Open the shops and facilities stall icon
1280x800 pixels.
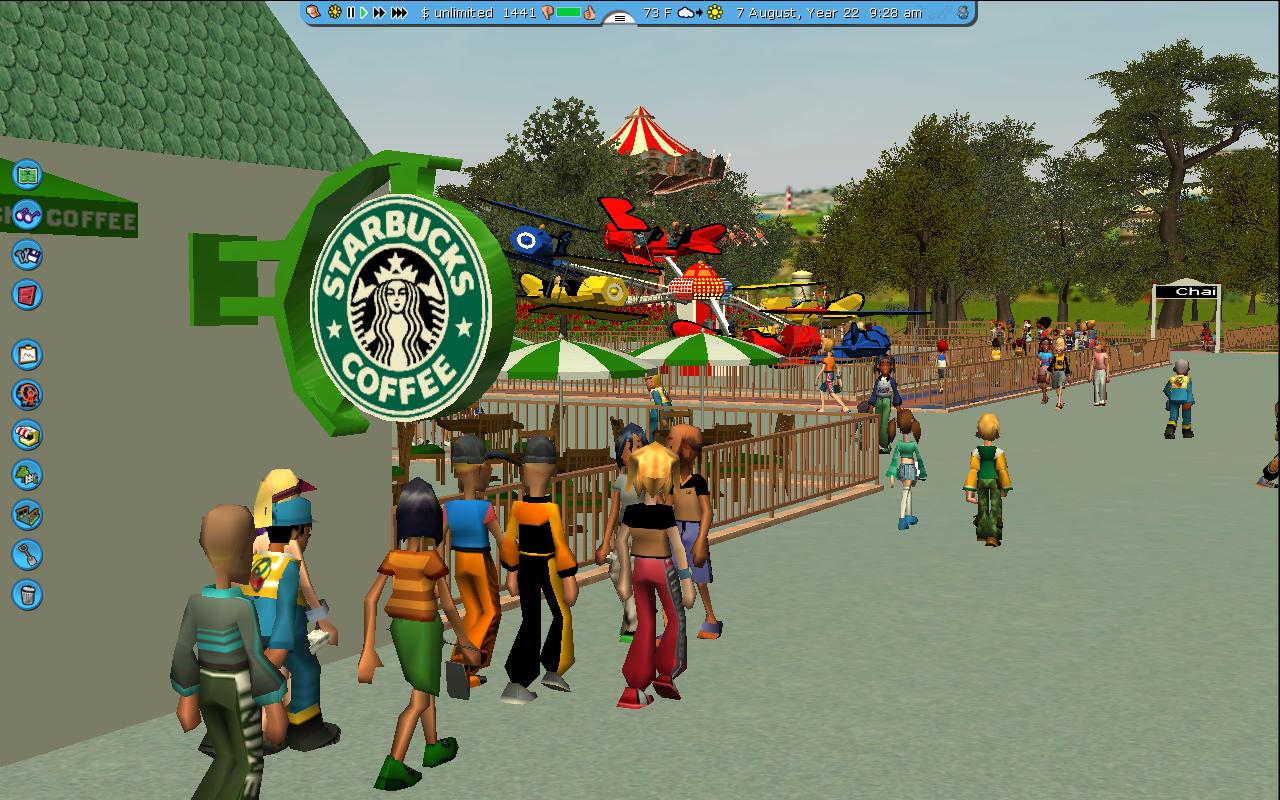point(27,434)
